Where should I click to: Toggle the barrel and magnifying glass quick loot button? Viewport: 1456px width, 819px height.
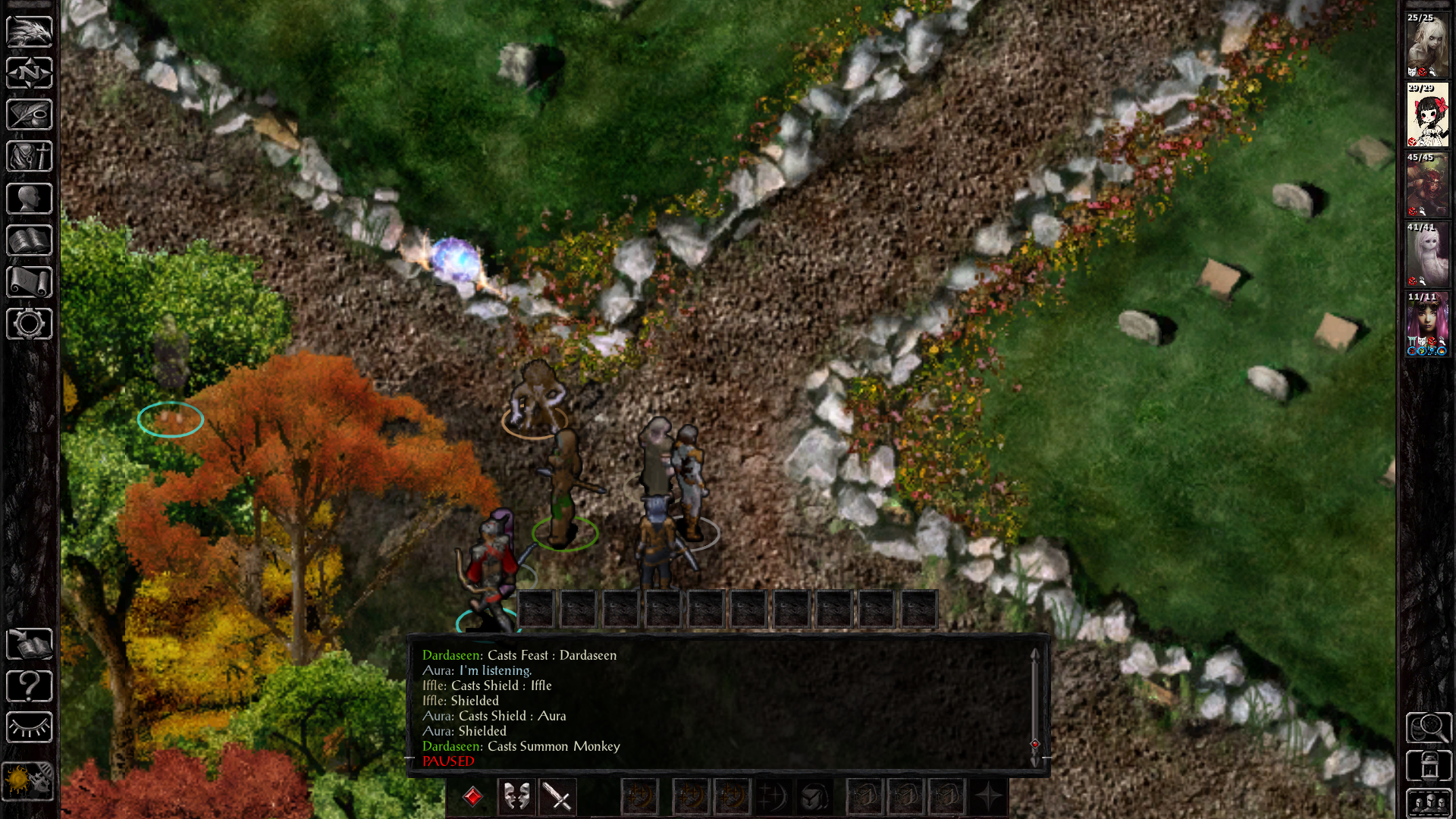[1429, 728]
